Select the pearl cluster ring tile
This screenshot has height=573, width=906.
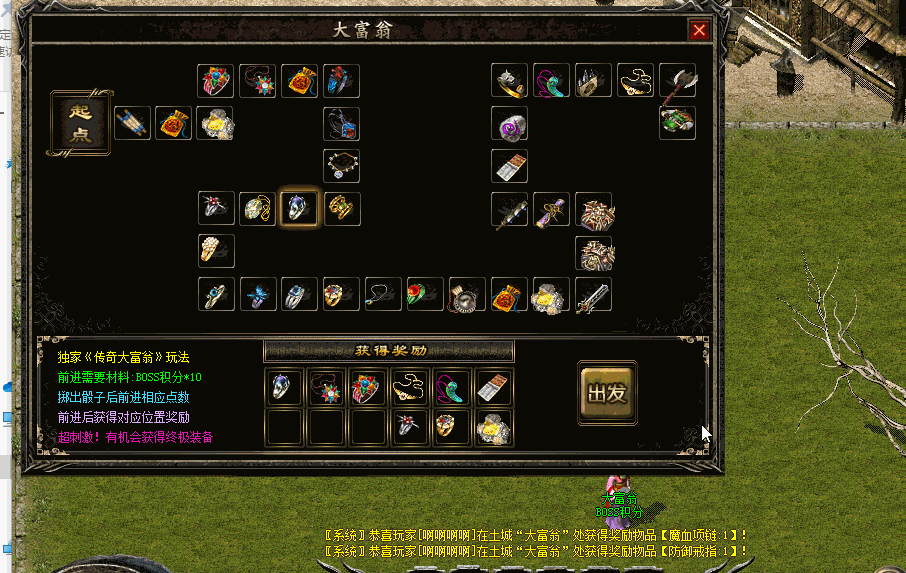pos(216,251)
